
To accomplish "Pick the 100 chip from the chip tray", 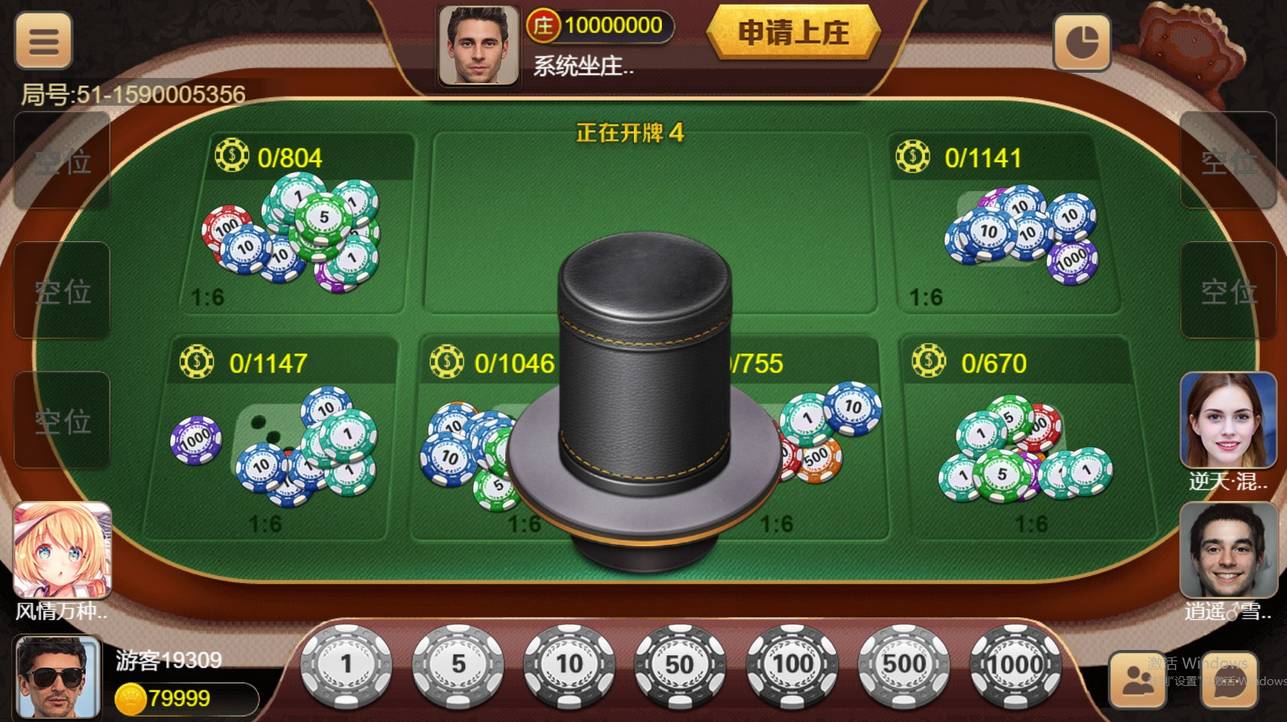I will pyautogui.click(x=791, y=663).
